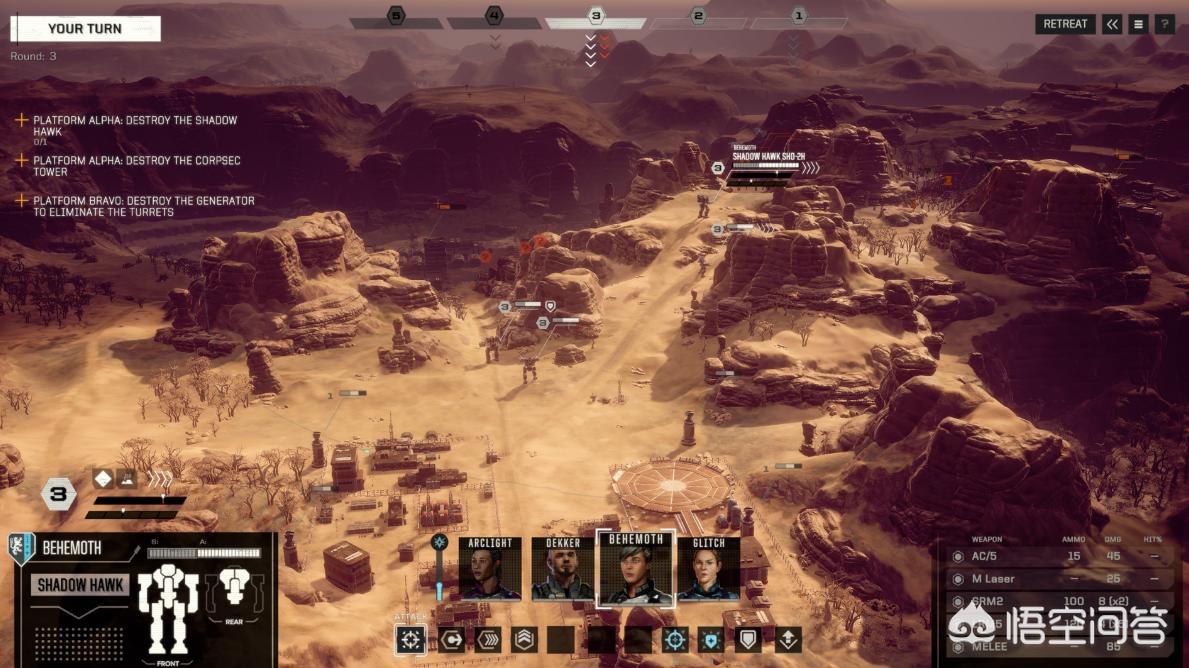The width and height of the screenshot is (1189, 668).
Task: Select pilot Arclight's portrait
Action: [x=490, y=569]
